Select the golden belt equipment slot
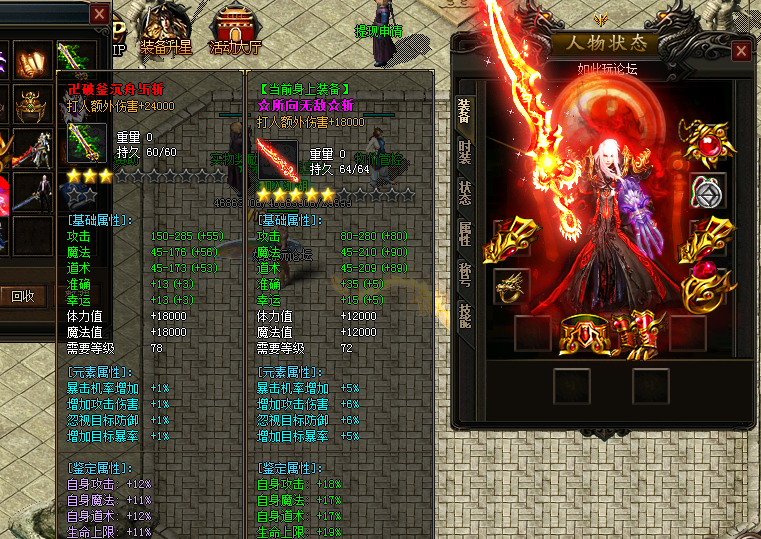This screenshot has height=539, width=761. (x=585, y=334)
